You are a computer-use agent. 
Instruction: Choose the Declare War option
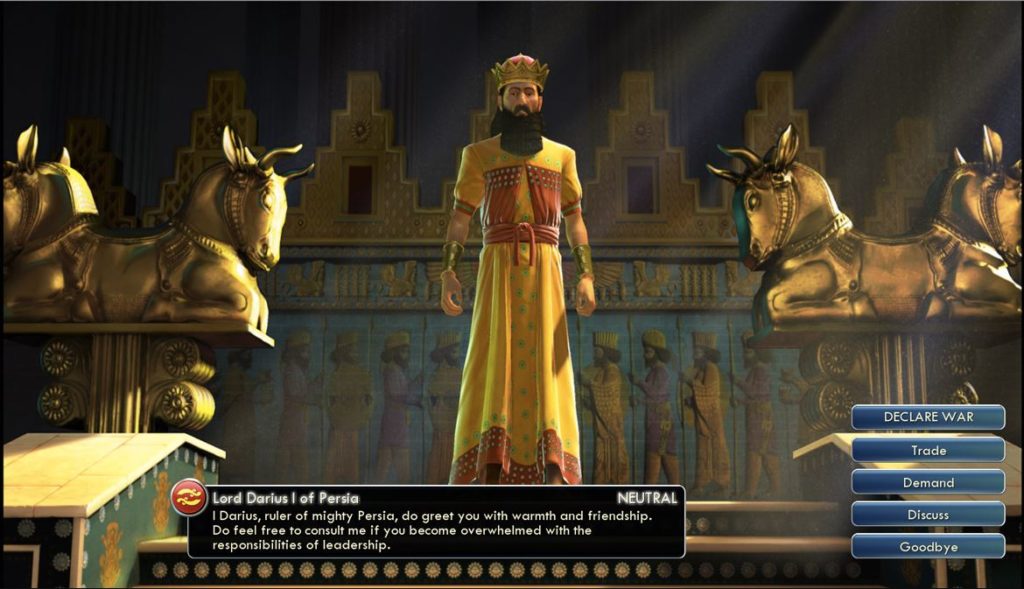tap(928, 417)
